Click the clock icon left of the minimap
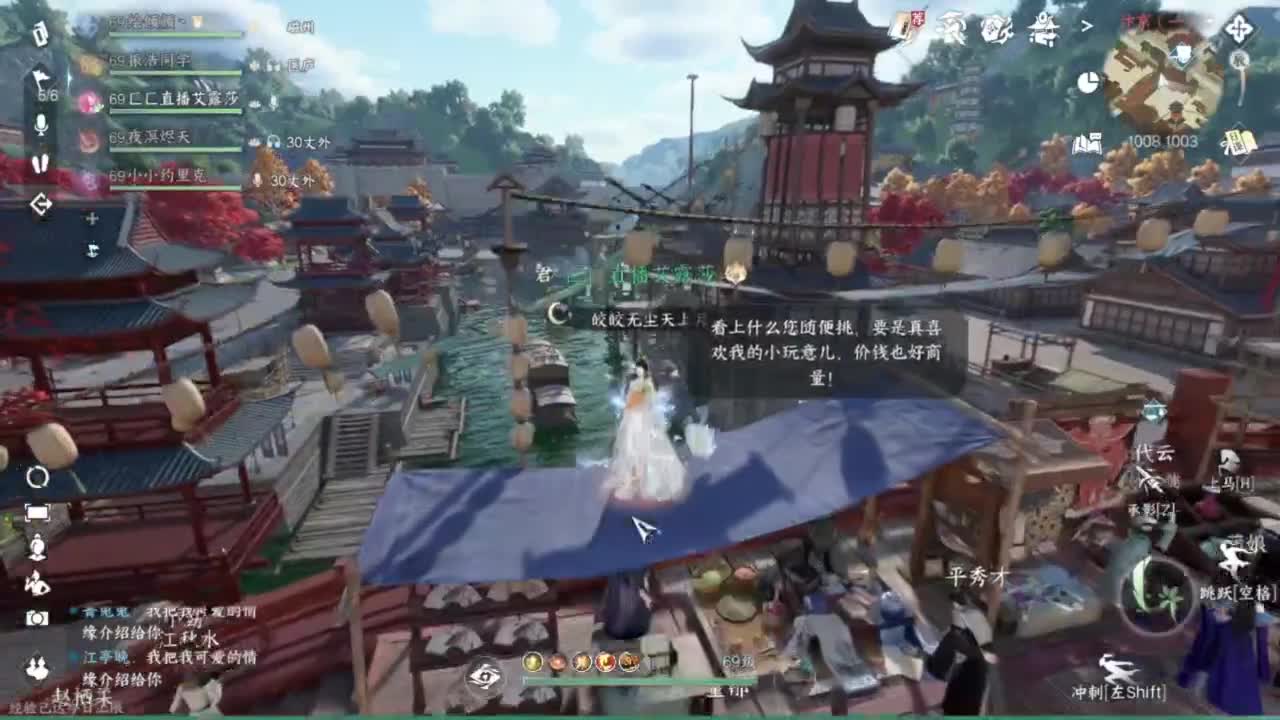The height and width of the screenshot is (720, 1280). click(1090, 82)
